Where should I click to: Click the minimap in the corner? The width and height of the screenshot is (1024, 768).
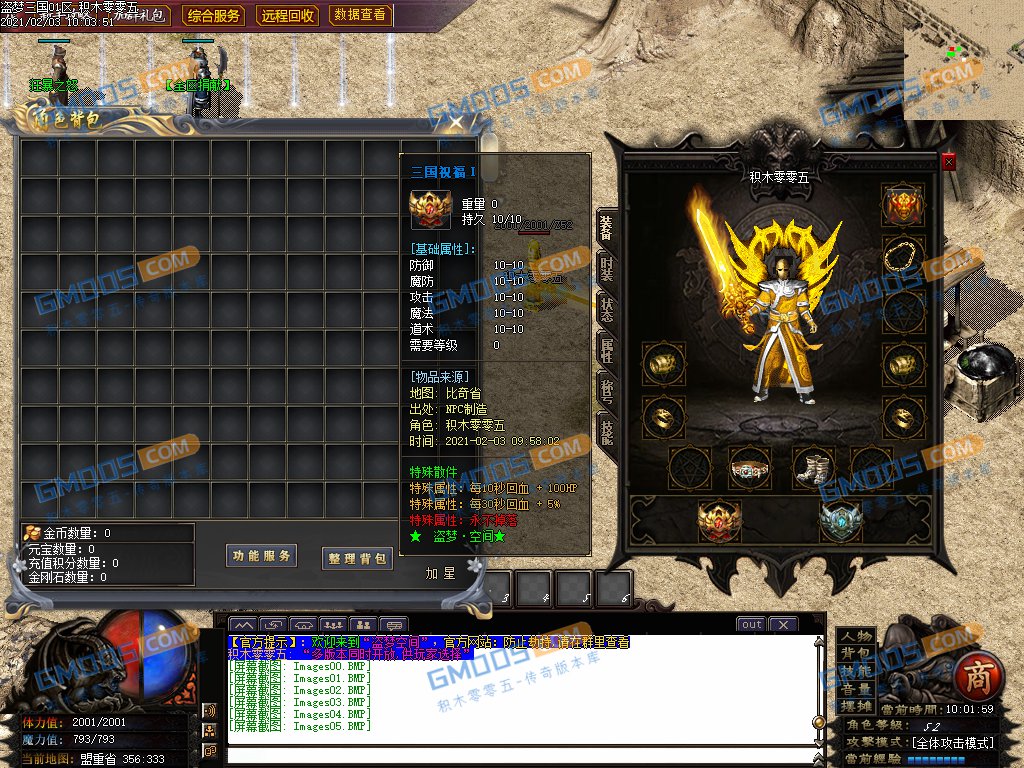click(x=964, y=60)
